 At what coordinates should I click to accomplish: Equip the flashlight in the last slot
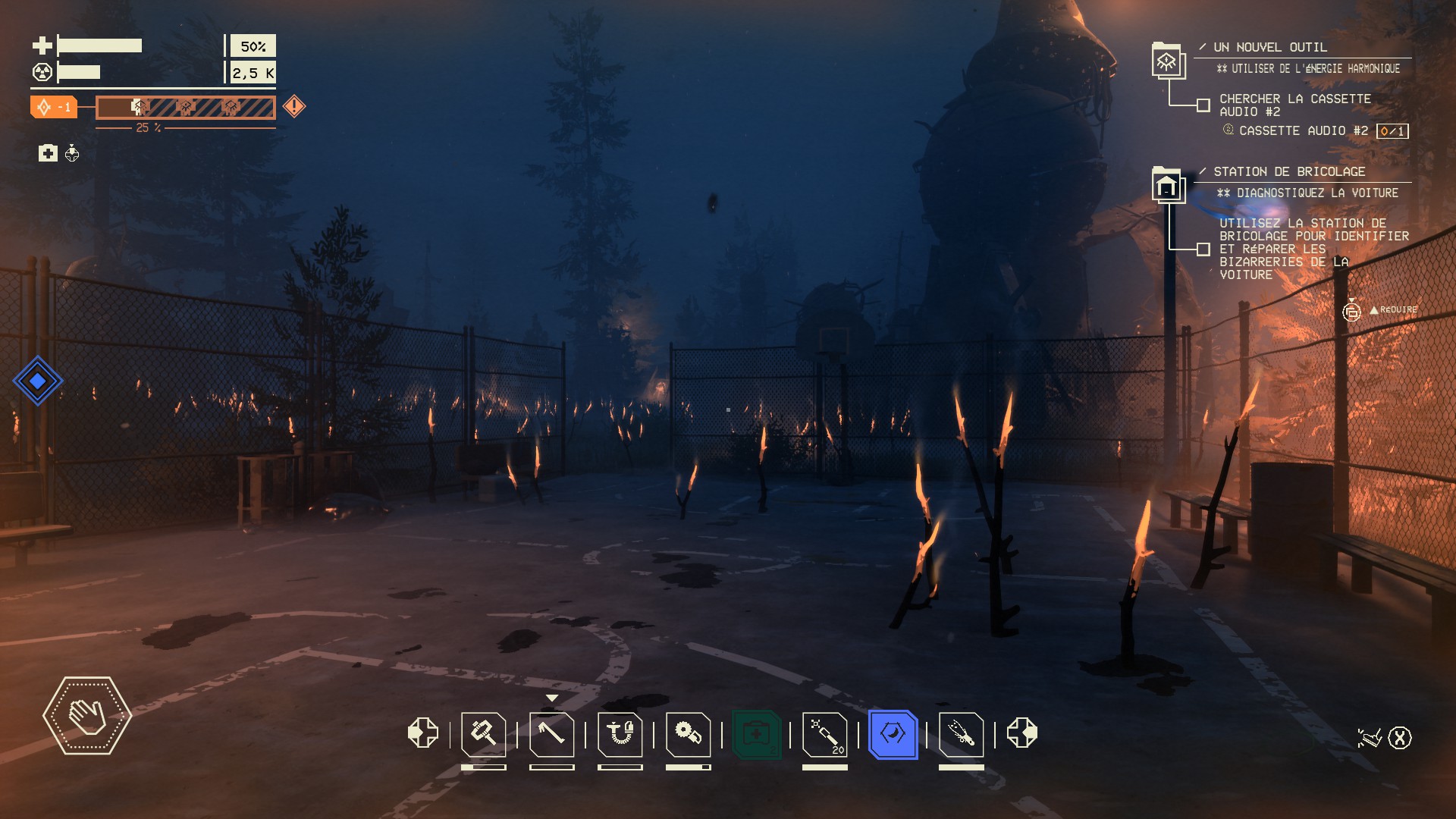(961, 734)
